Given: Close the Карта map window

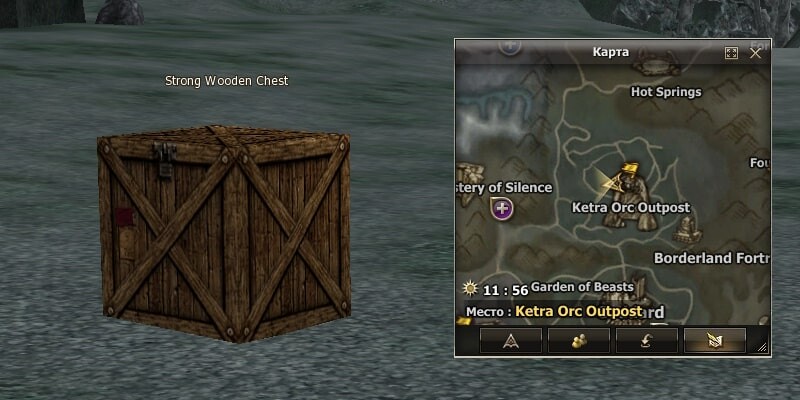Looking at the screenshot, I should [756, 53].
